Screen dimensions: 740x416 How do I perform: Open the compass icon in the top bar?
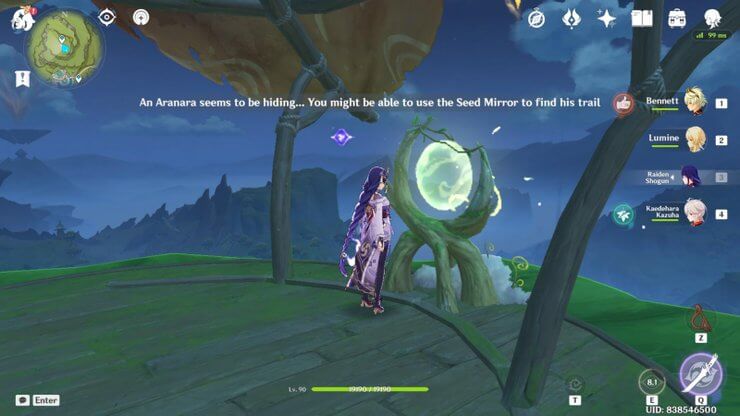(538, 18)
